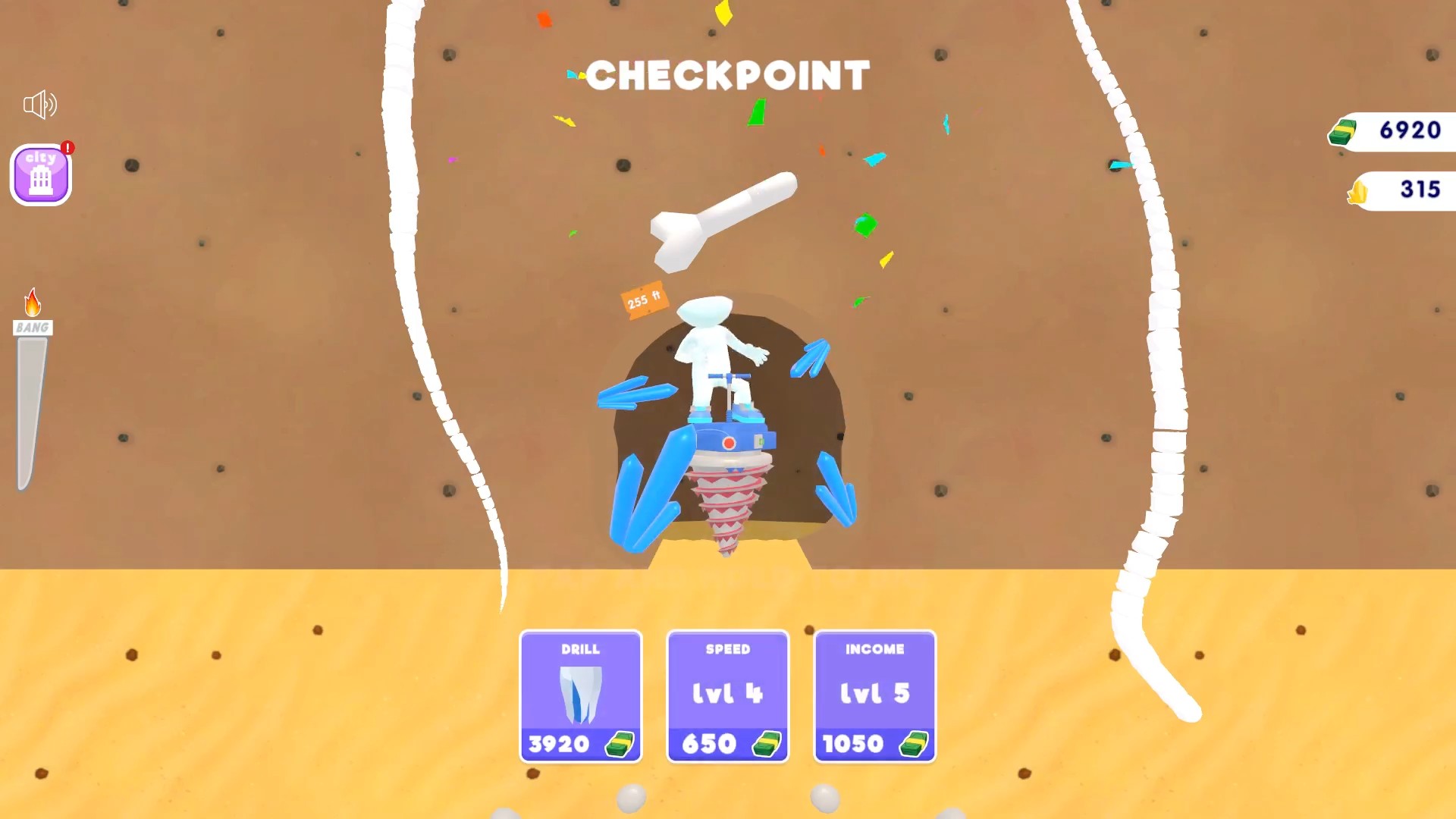
Task: Open the City menu
Action: coord(40,174)
